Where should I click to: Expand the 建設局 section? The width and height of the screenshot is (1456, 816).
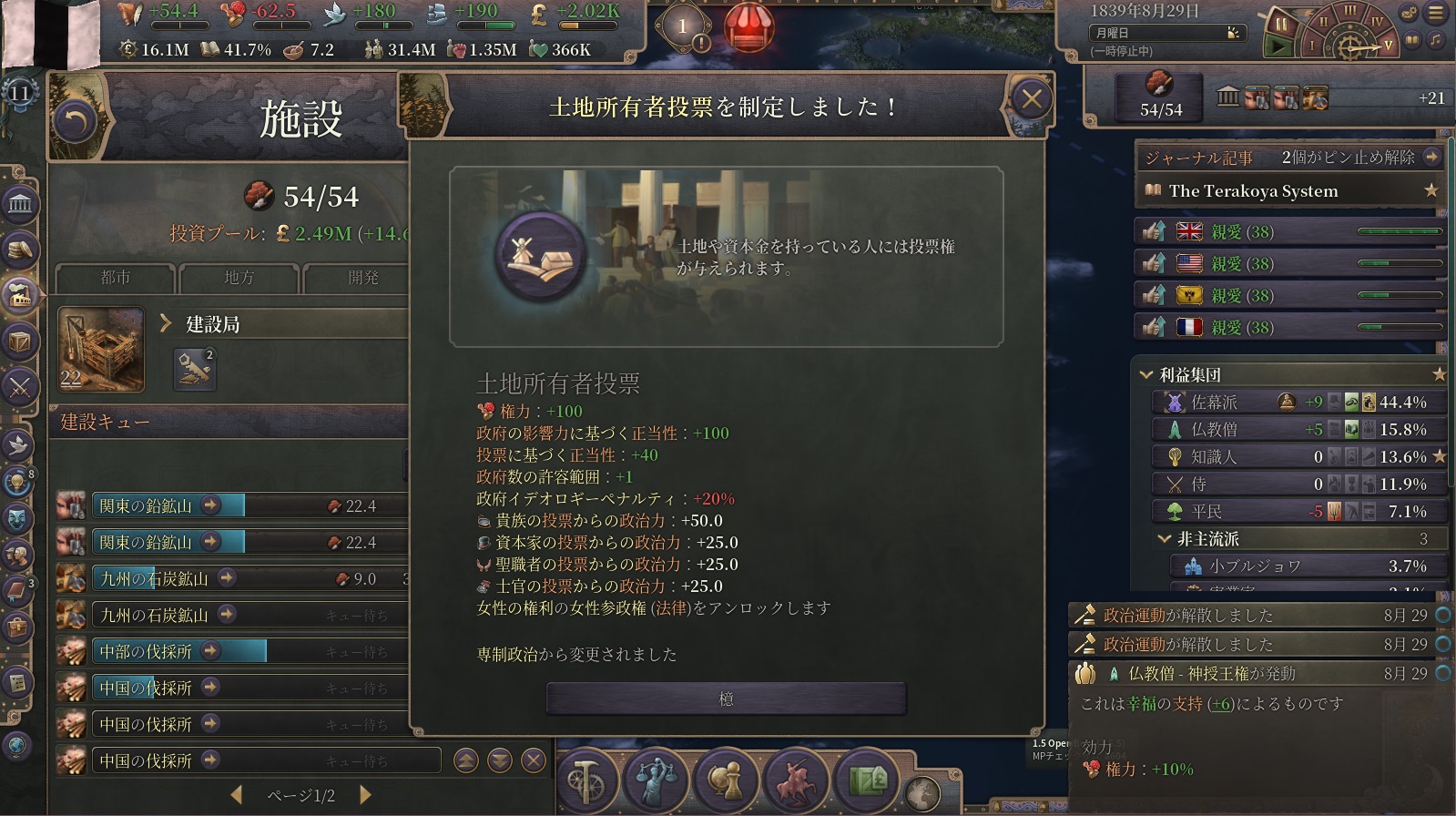point(166,323)
